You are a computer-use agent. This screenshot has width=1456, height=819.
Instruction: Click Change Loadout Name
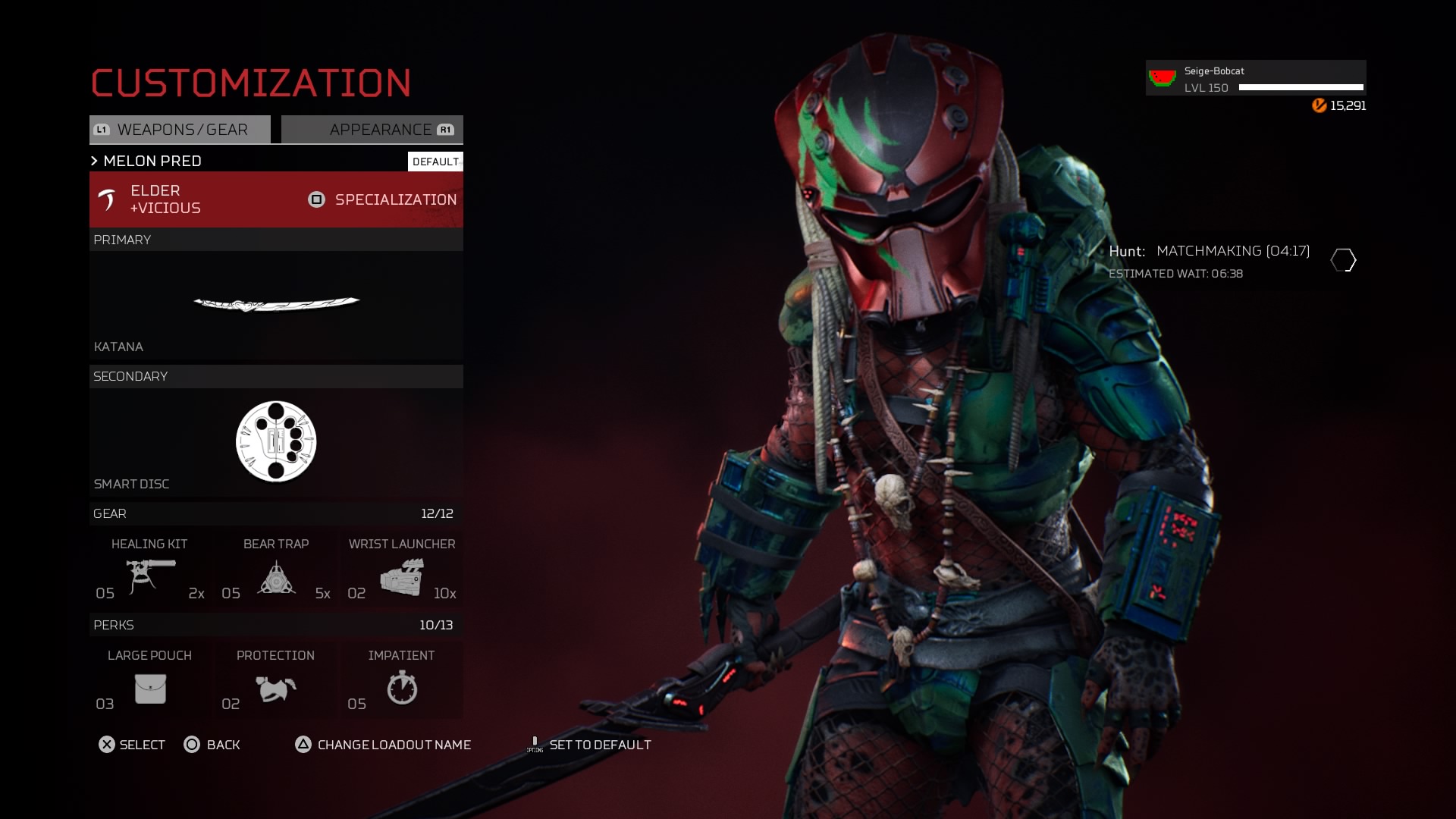pos(384,745)
